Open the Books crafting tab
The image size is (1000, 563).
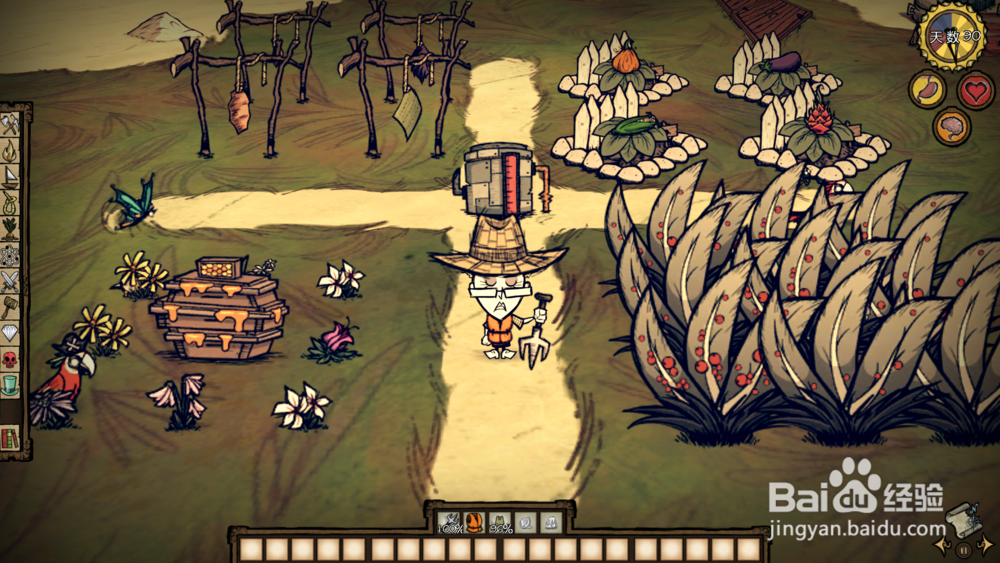click(x=11, y=437)
